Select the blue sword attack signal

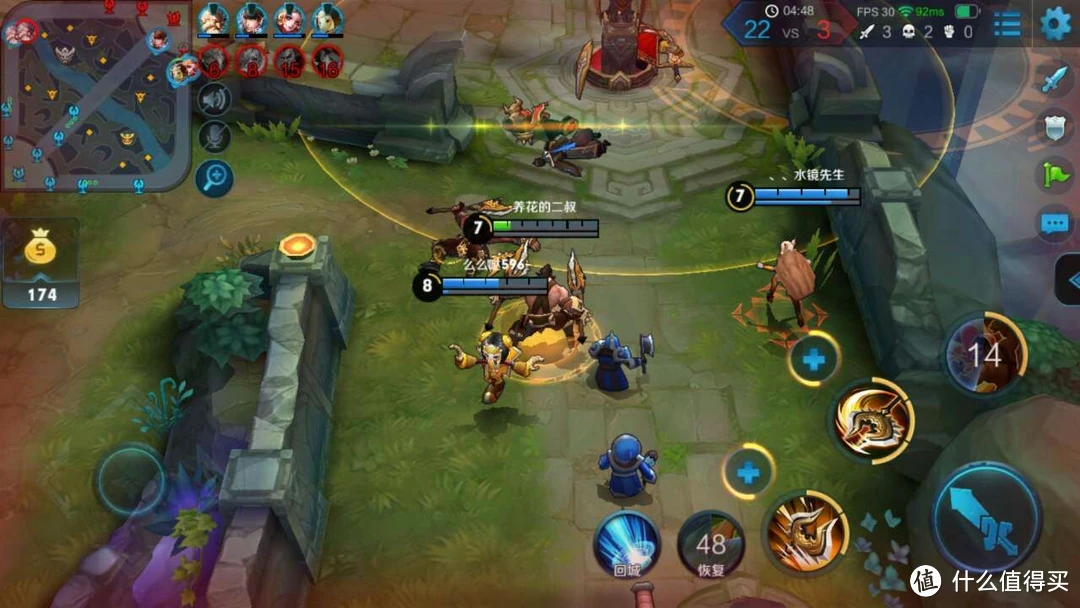click(x=1055, y=79)
